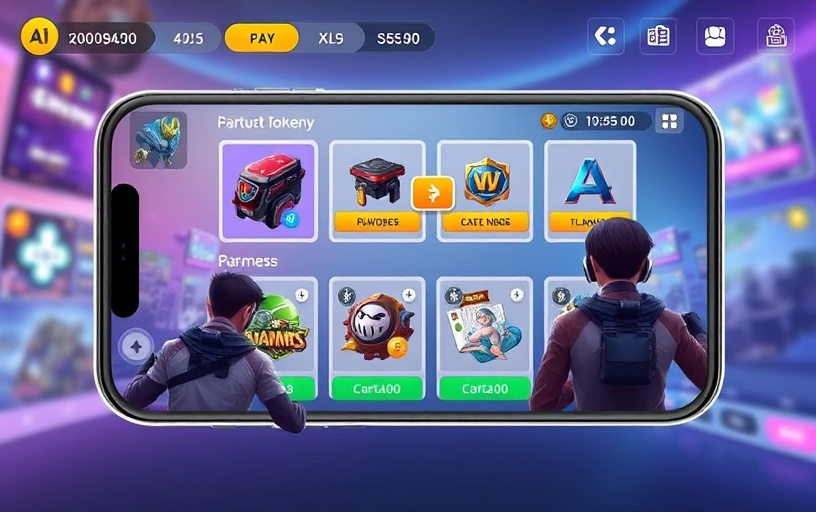Buy the card pack with green button

click(484, 388)
